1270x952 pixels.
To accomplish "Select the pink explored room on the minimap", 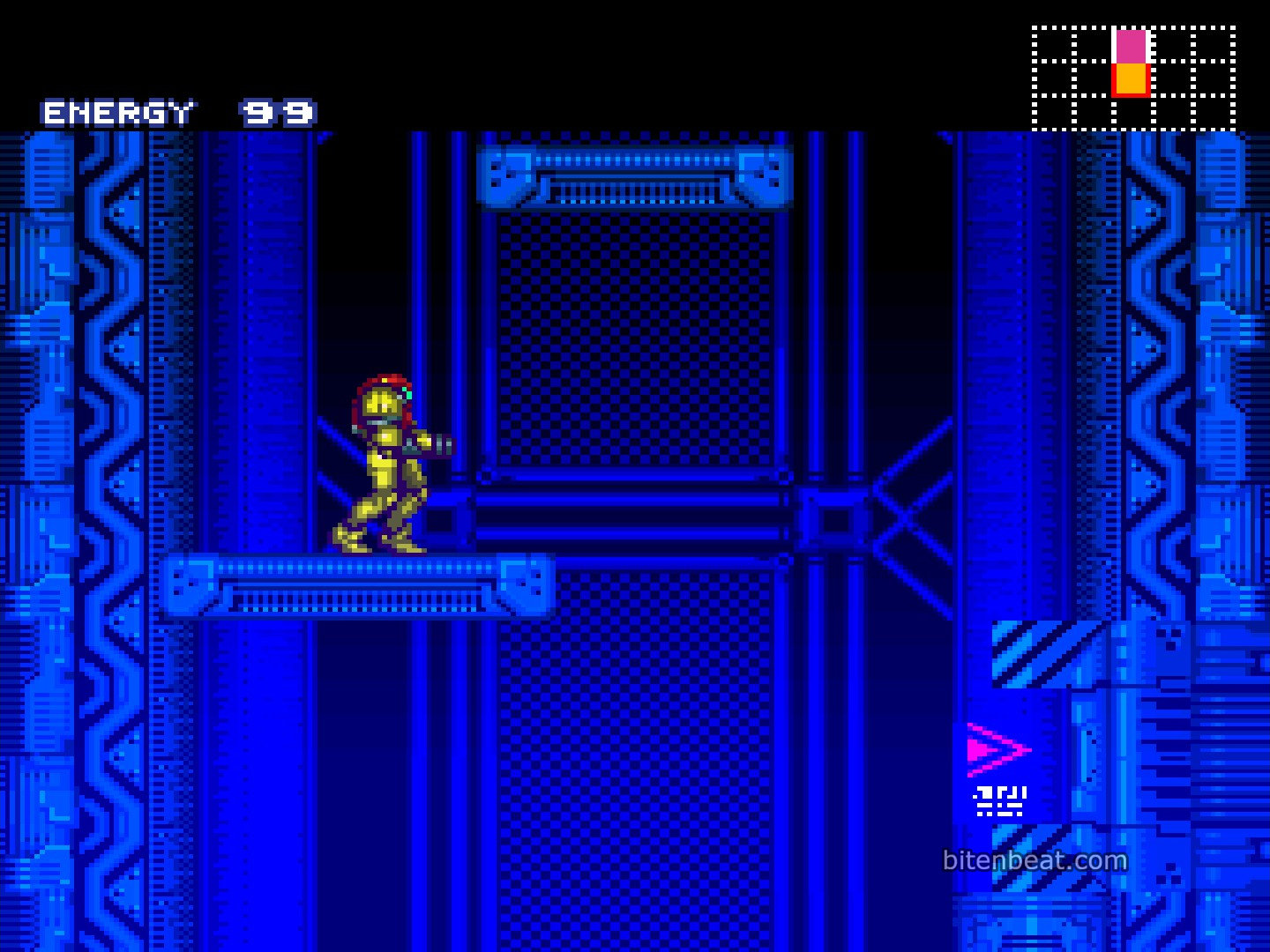I will [1131, 46].
